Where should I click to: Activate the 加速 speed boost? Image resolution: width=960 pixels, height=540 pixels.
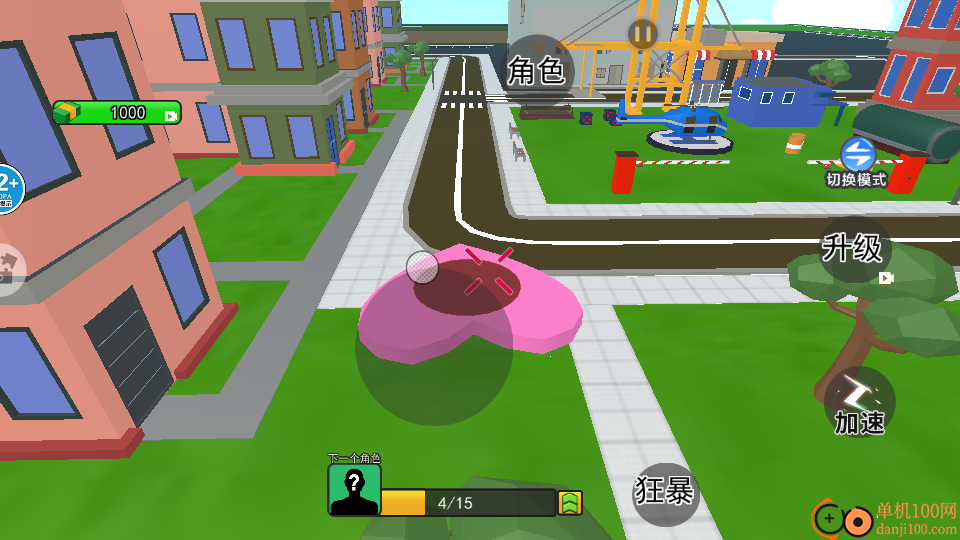coord(860,402)
